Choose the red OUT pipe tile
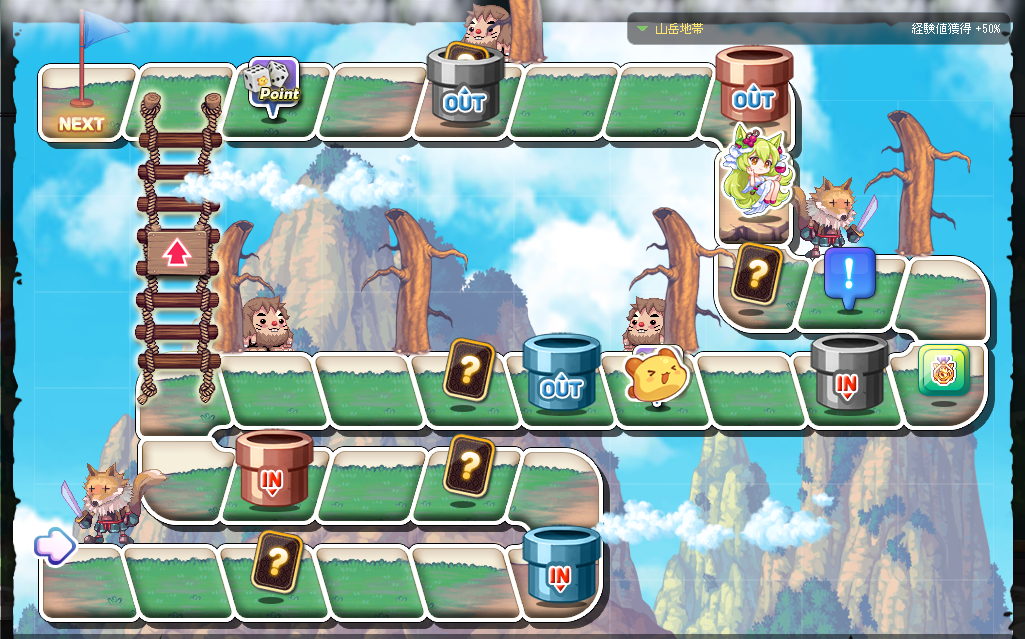Viewport: 1025px width, 639px height. 753,86
